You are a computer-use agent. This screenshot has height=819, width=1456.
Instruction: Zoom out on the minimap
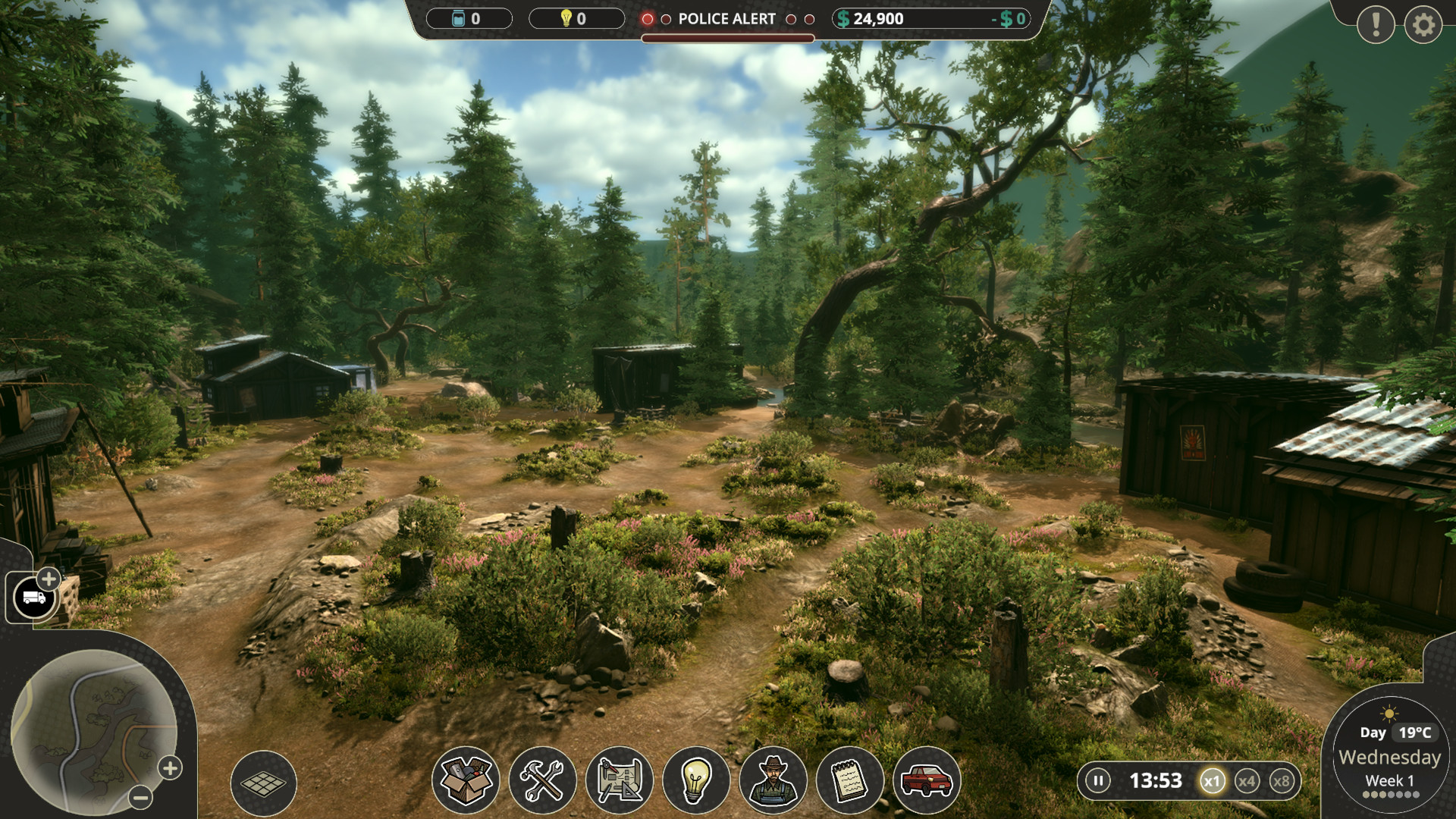click(140, 797)
